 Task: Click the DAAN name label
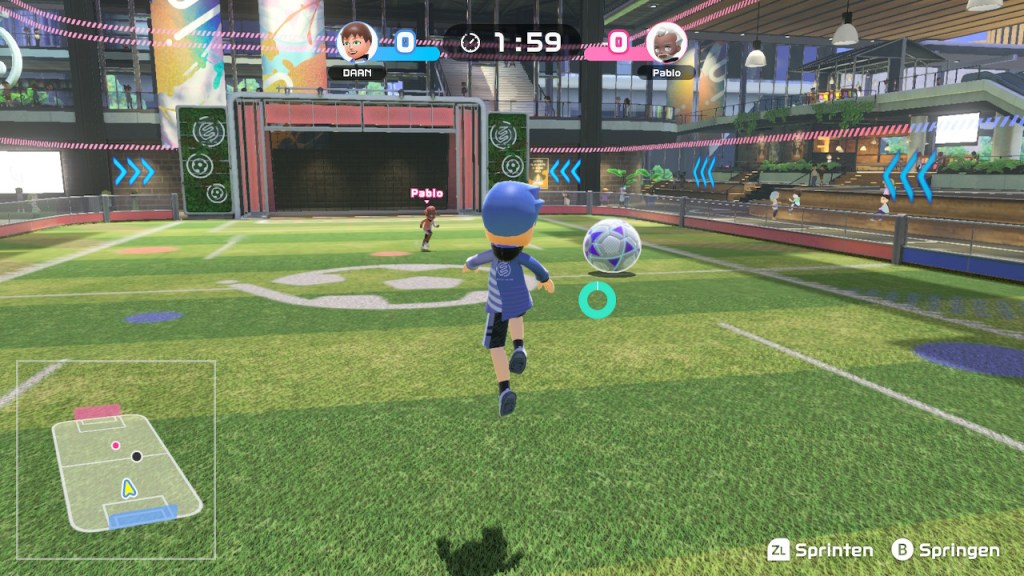tap(357, 73)
